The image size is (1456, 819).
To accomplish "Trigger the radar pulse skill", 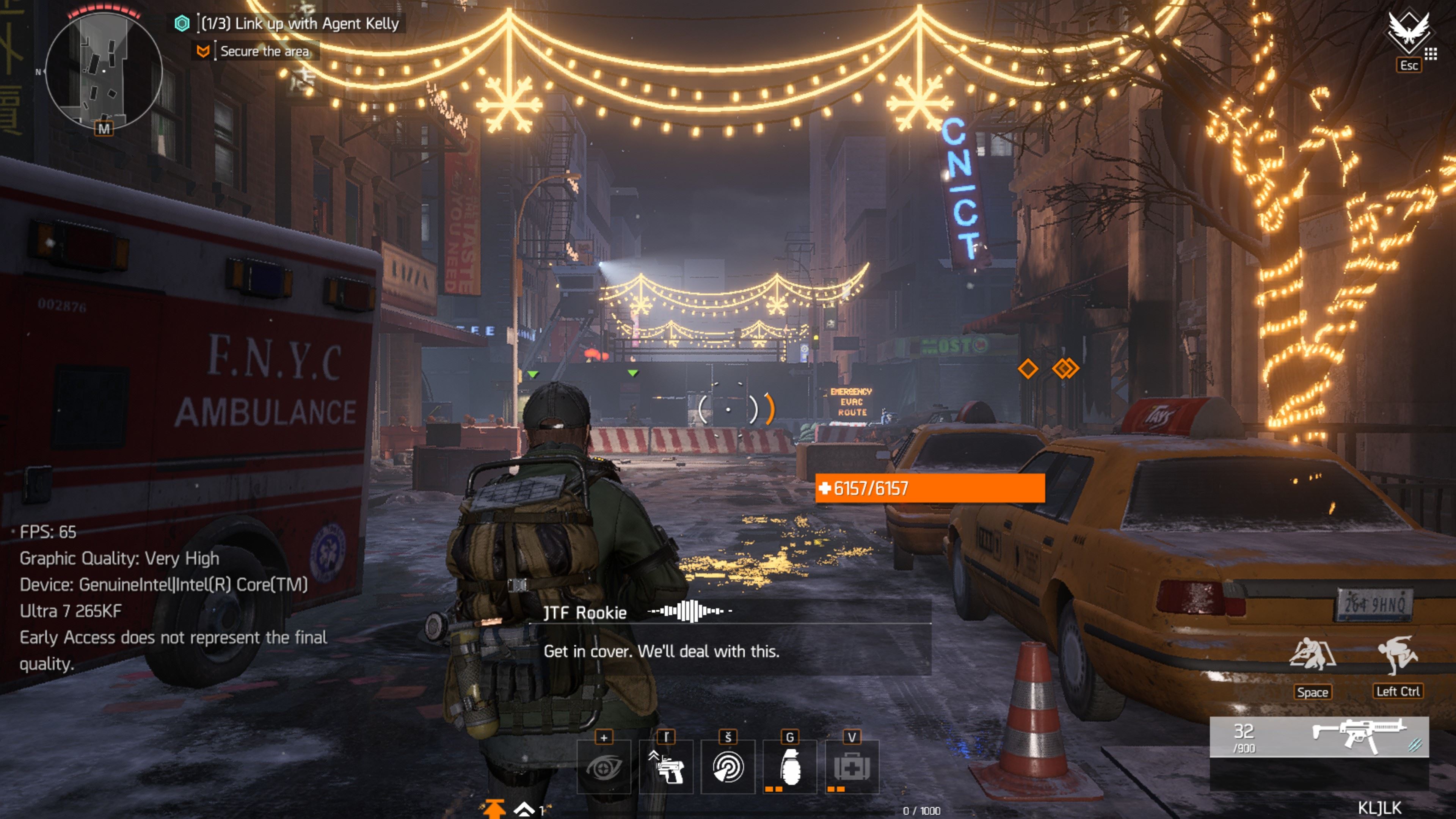I will tap(728, 766).
